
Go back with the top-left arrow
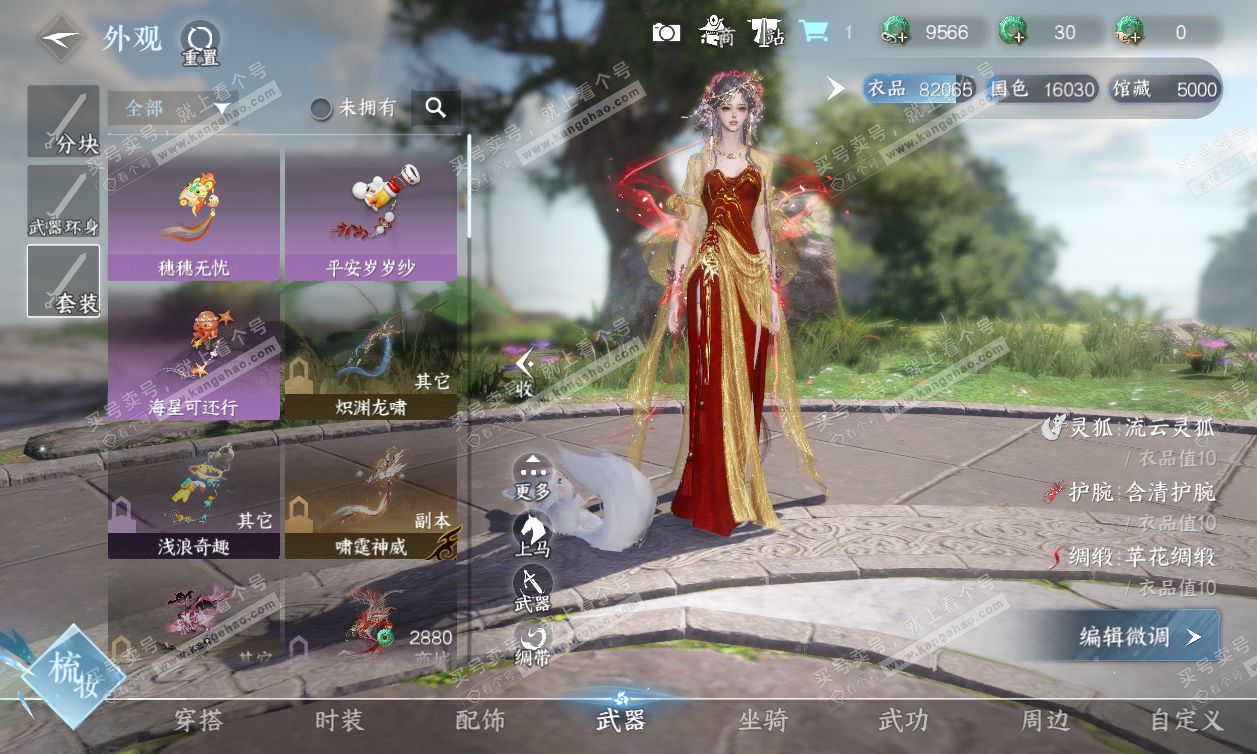(61, 40)
